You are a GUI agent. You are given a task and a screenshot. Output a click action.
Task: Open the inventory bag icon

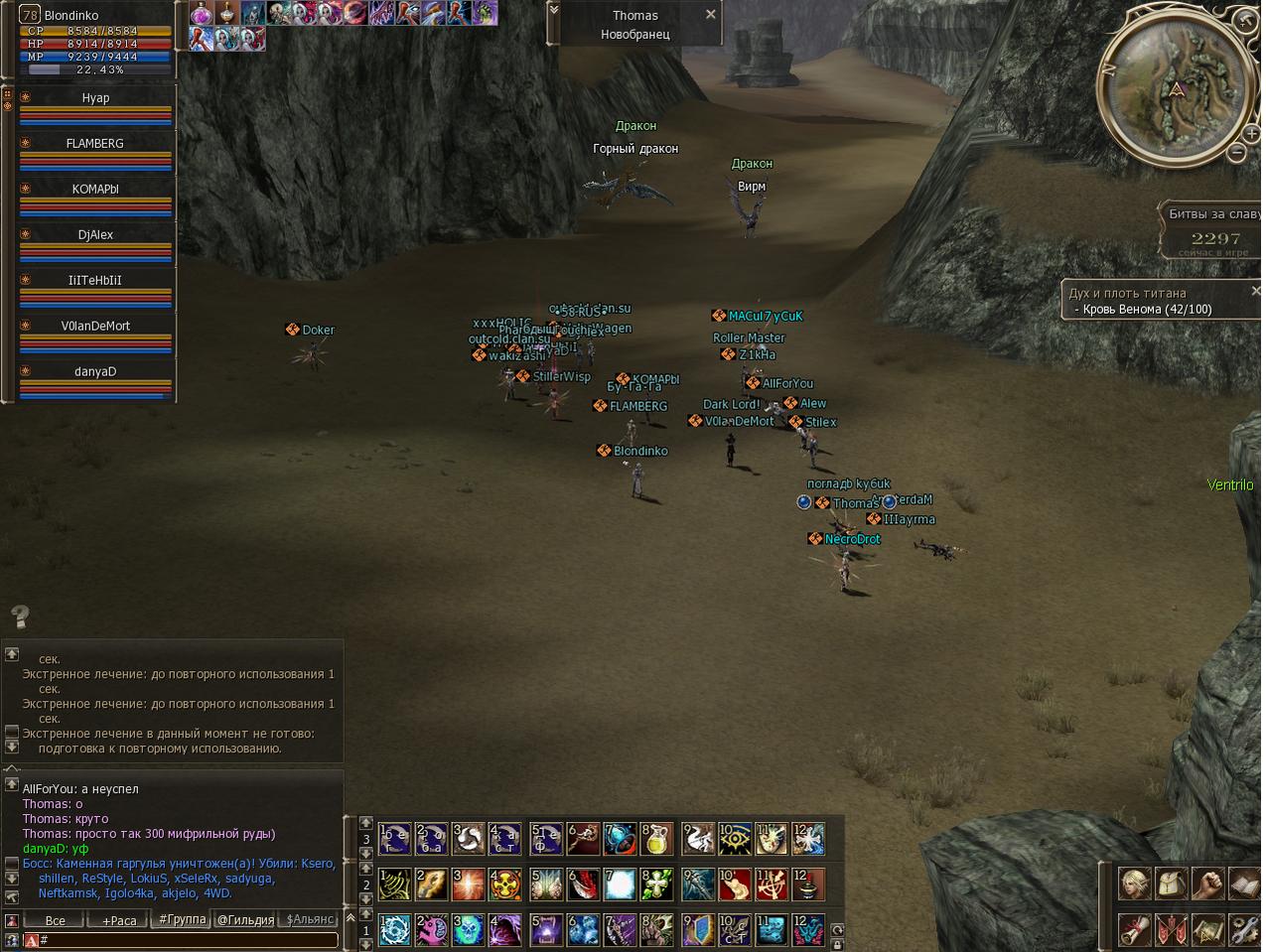[x=1172, y=883]
